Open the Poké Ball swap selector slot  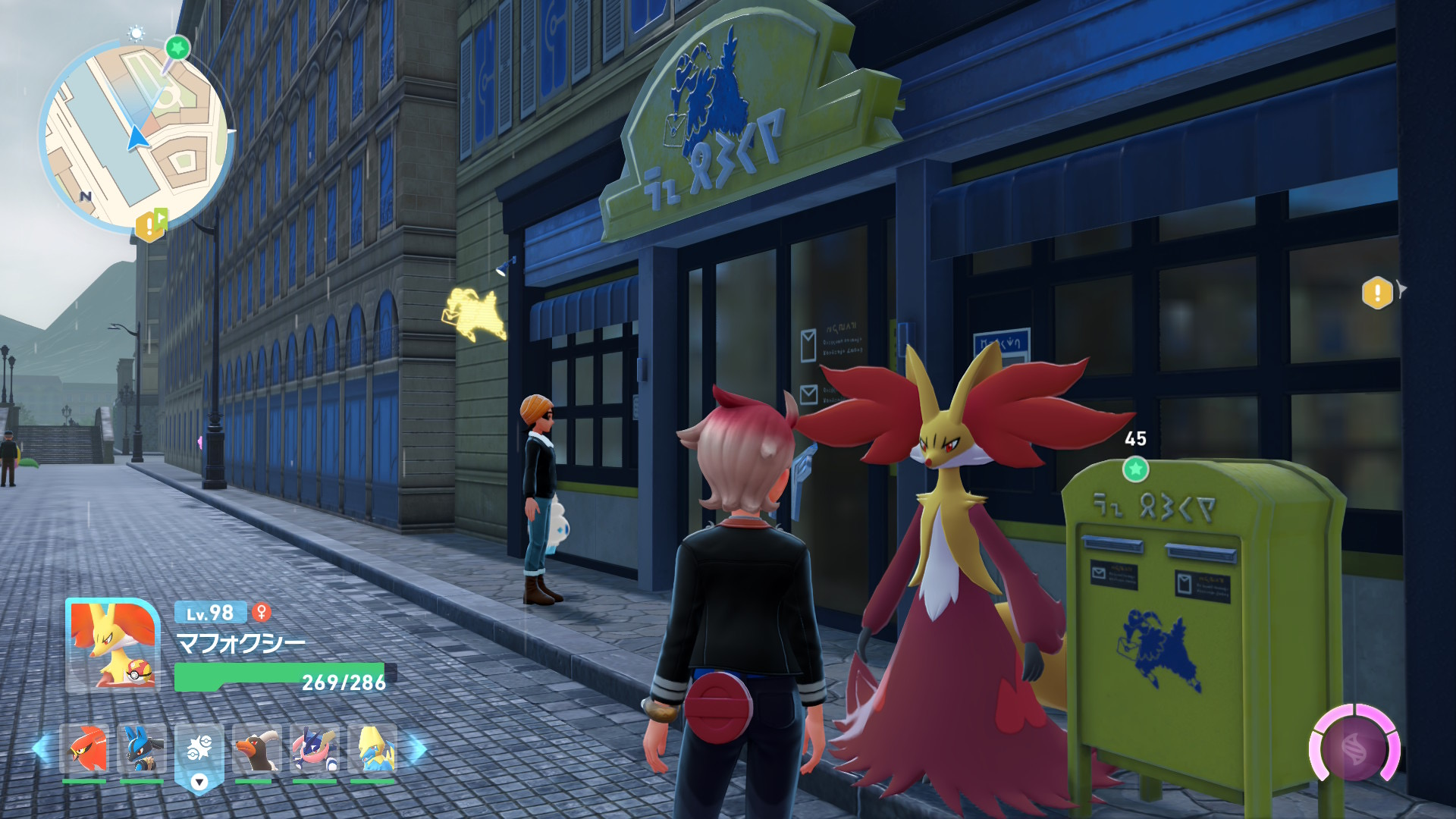point(199,752)
